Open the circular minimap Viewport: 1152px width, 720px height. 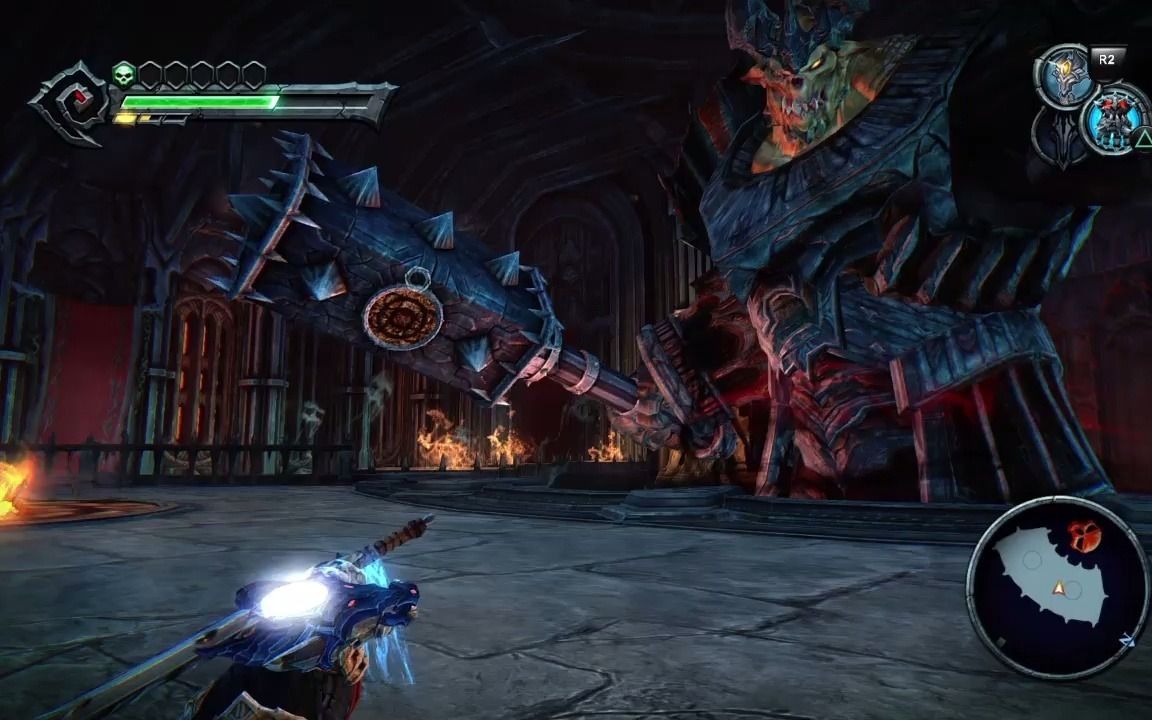[1057, 588]
